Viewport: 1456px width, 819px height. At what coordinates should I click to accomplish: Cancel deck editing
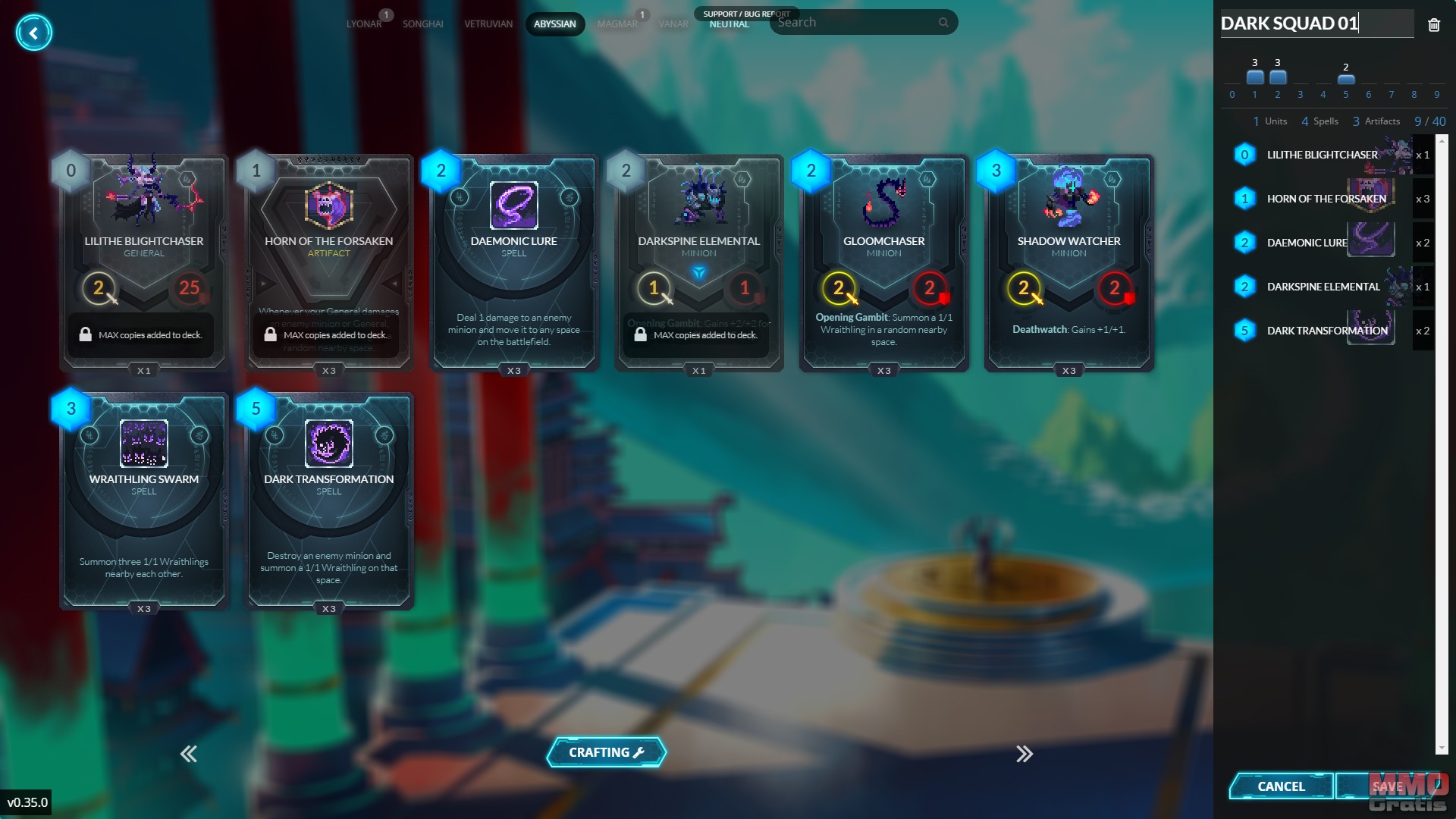pyautogui.click(x=1281, y=786)
